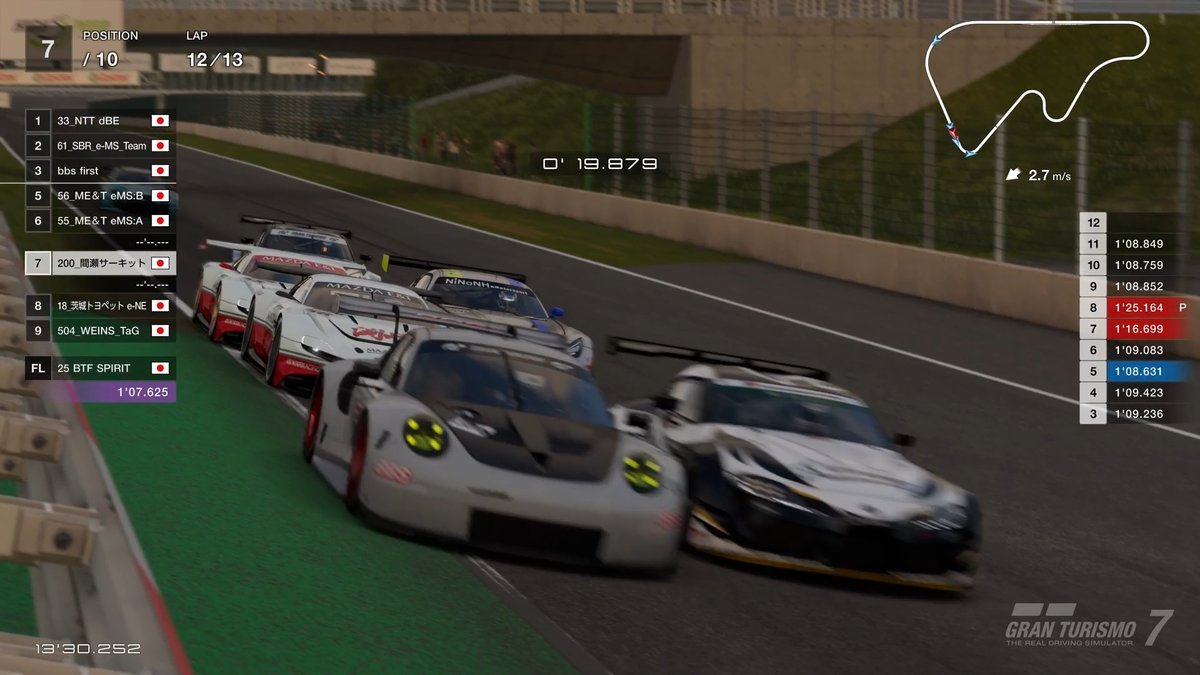Pick 55_ME&T eMS:A from the leaderboard

(x=100, y=221)
